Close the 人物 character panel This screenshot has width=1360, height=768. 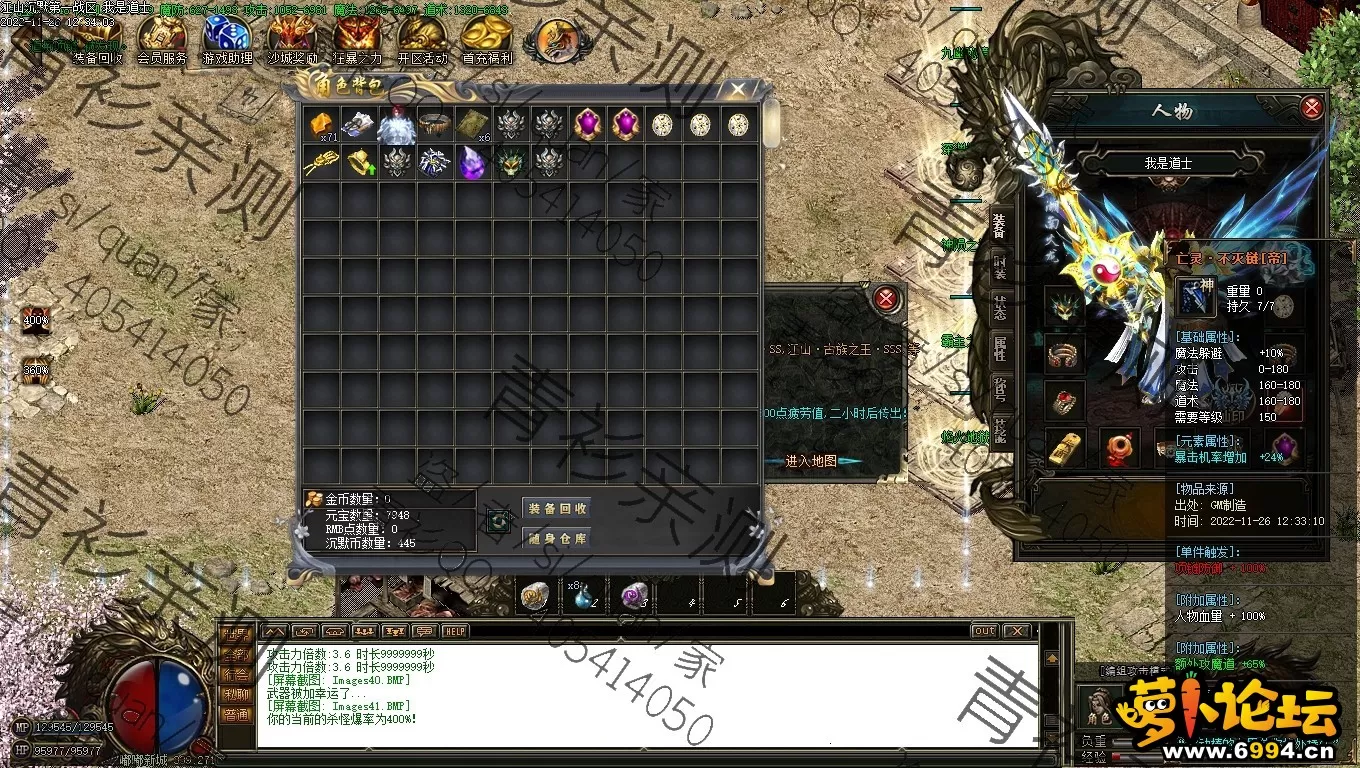point(1312,108)
